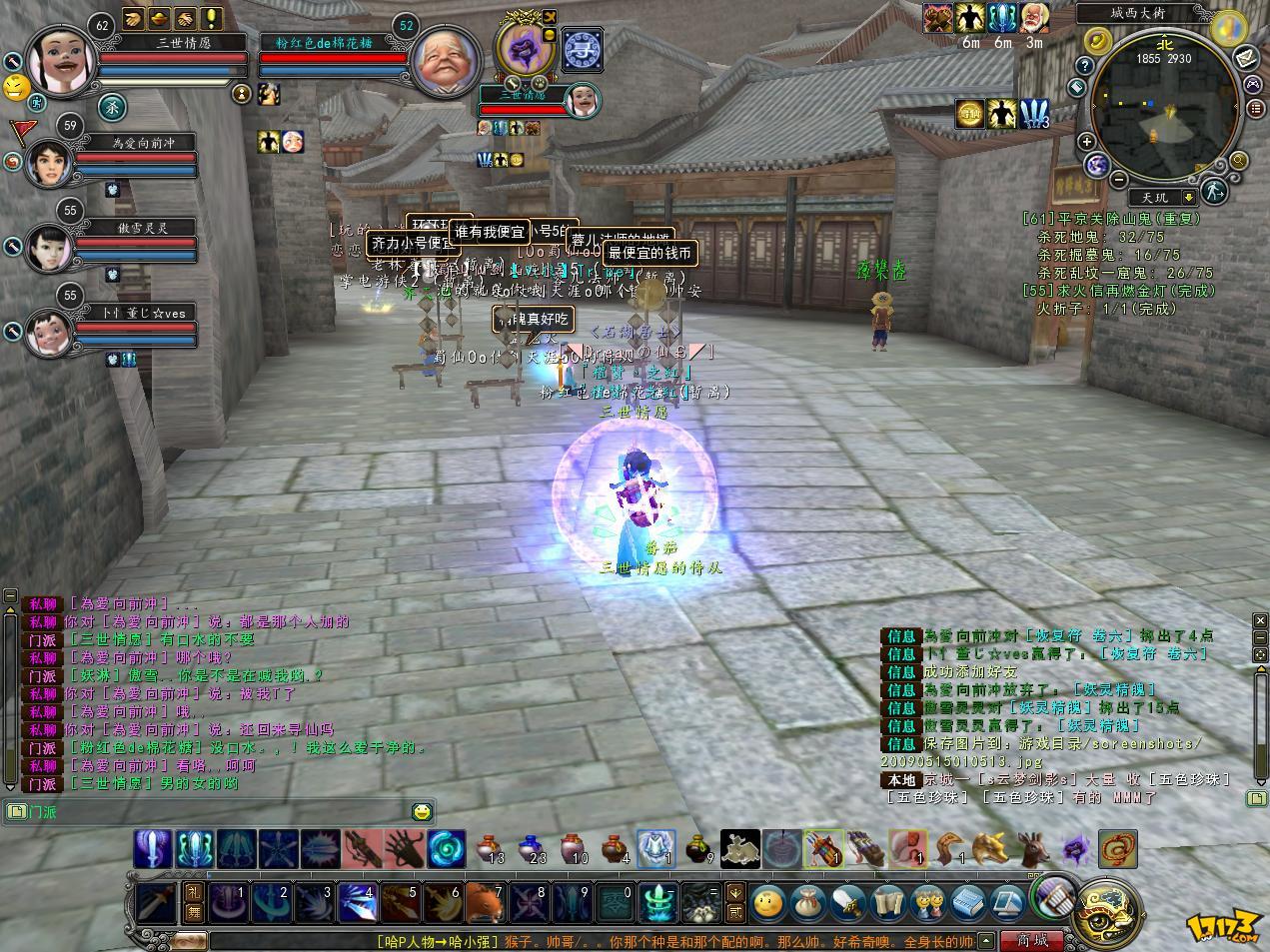Viewport: 1270px width, 952px height.
Task: Open the 商城 shop button
Action: 1032,940
